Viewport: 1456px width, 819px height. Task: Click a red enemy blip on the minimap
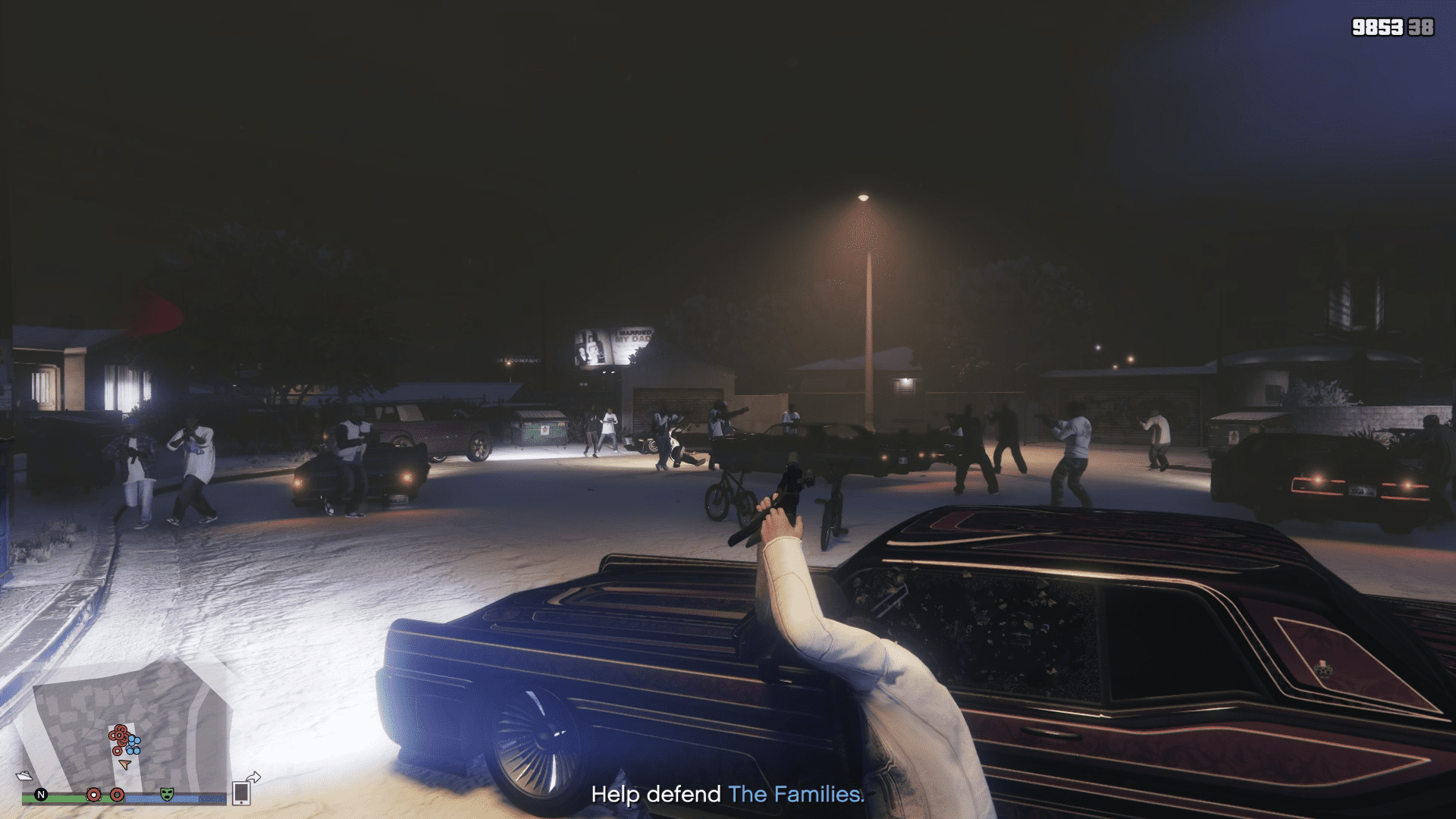119,736
